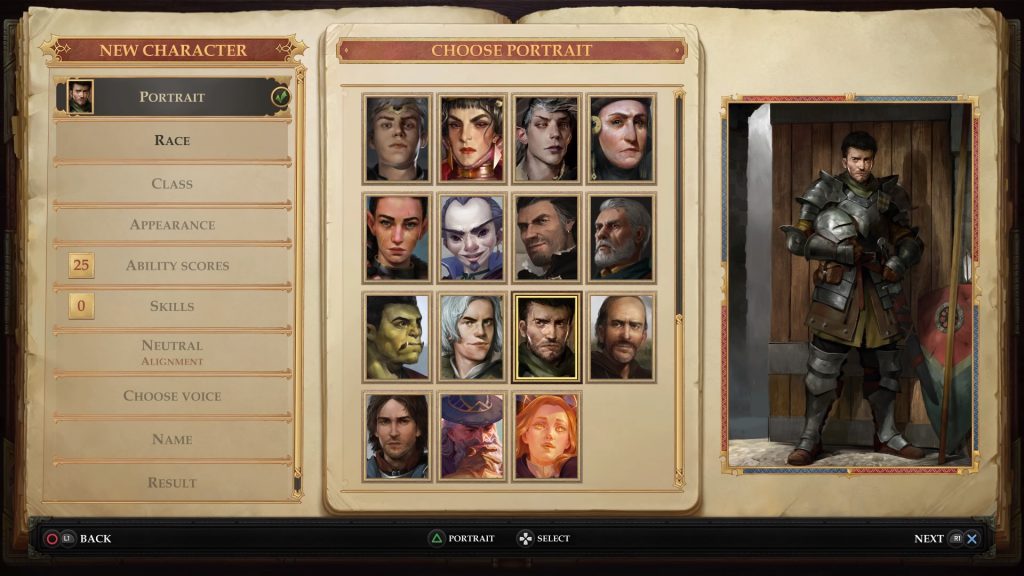Open the Name step
This screenshot has height=576, width=1024.
172,439
